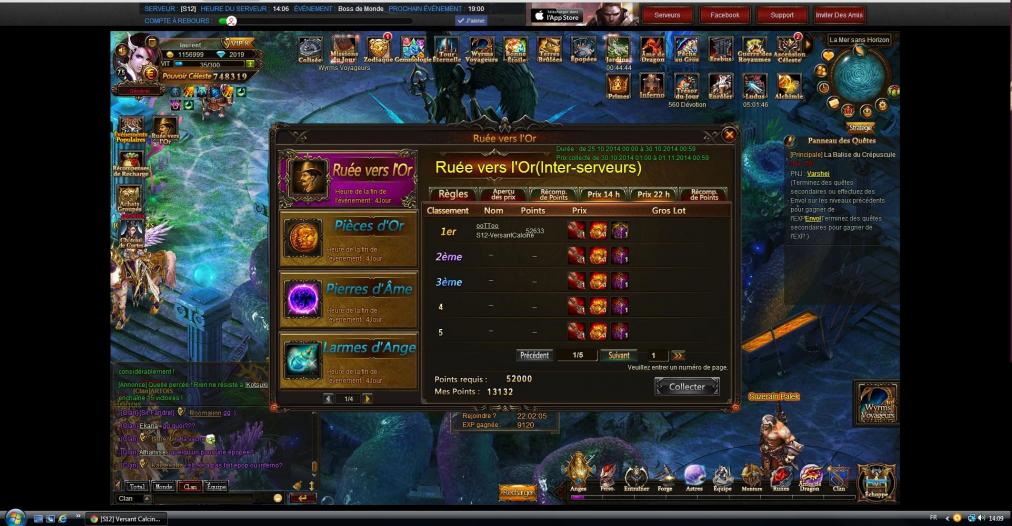Open the Règles tab
This screenshot has height=526, width=1012.
pos(453,194)
